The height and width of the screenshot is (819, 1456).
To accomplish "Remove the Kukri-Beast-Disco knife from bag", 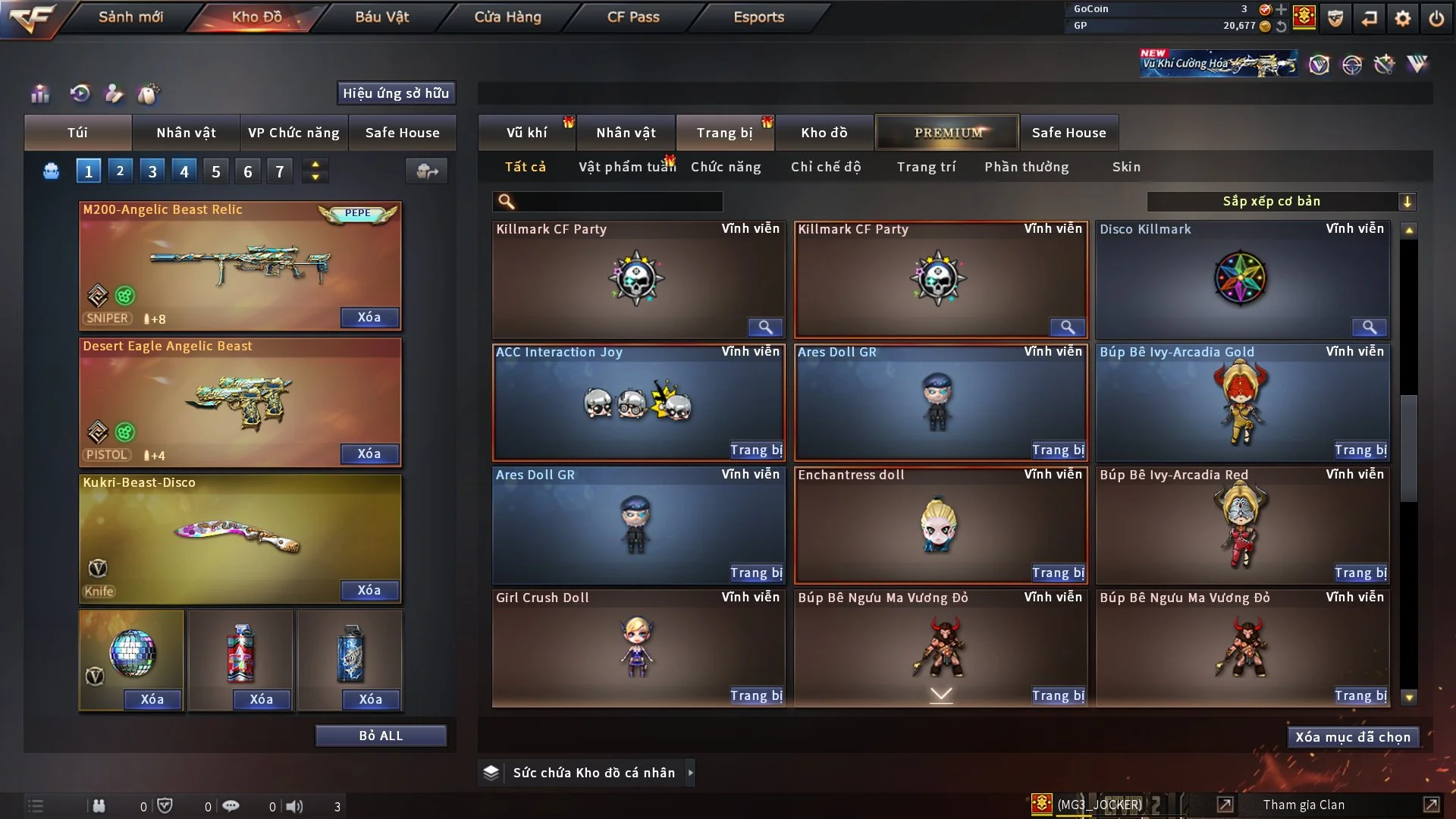I will point(369,590).
